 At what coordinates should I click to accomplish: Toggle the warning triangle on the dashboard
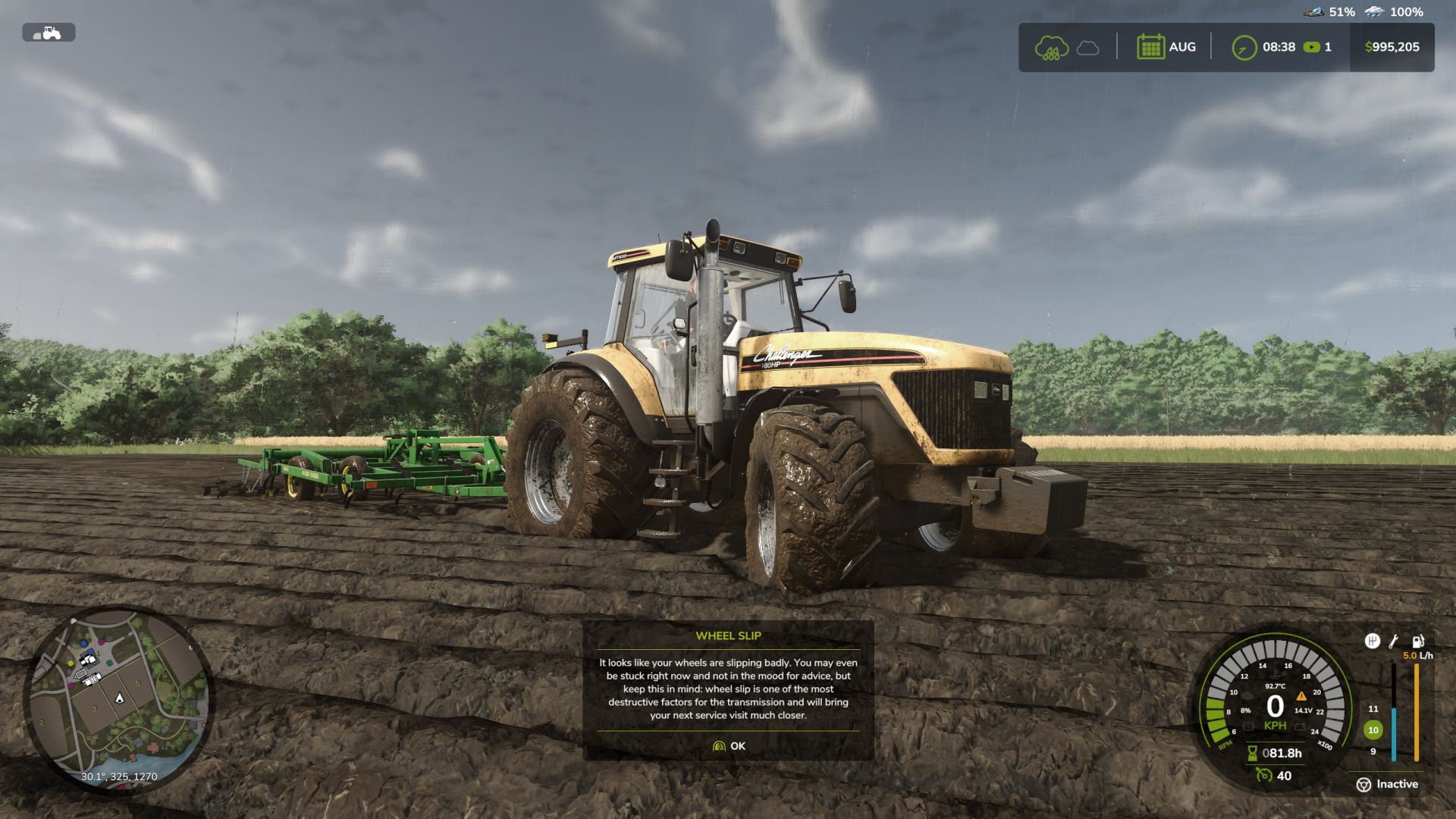tap(1301, 696)
